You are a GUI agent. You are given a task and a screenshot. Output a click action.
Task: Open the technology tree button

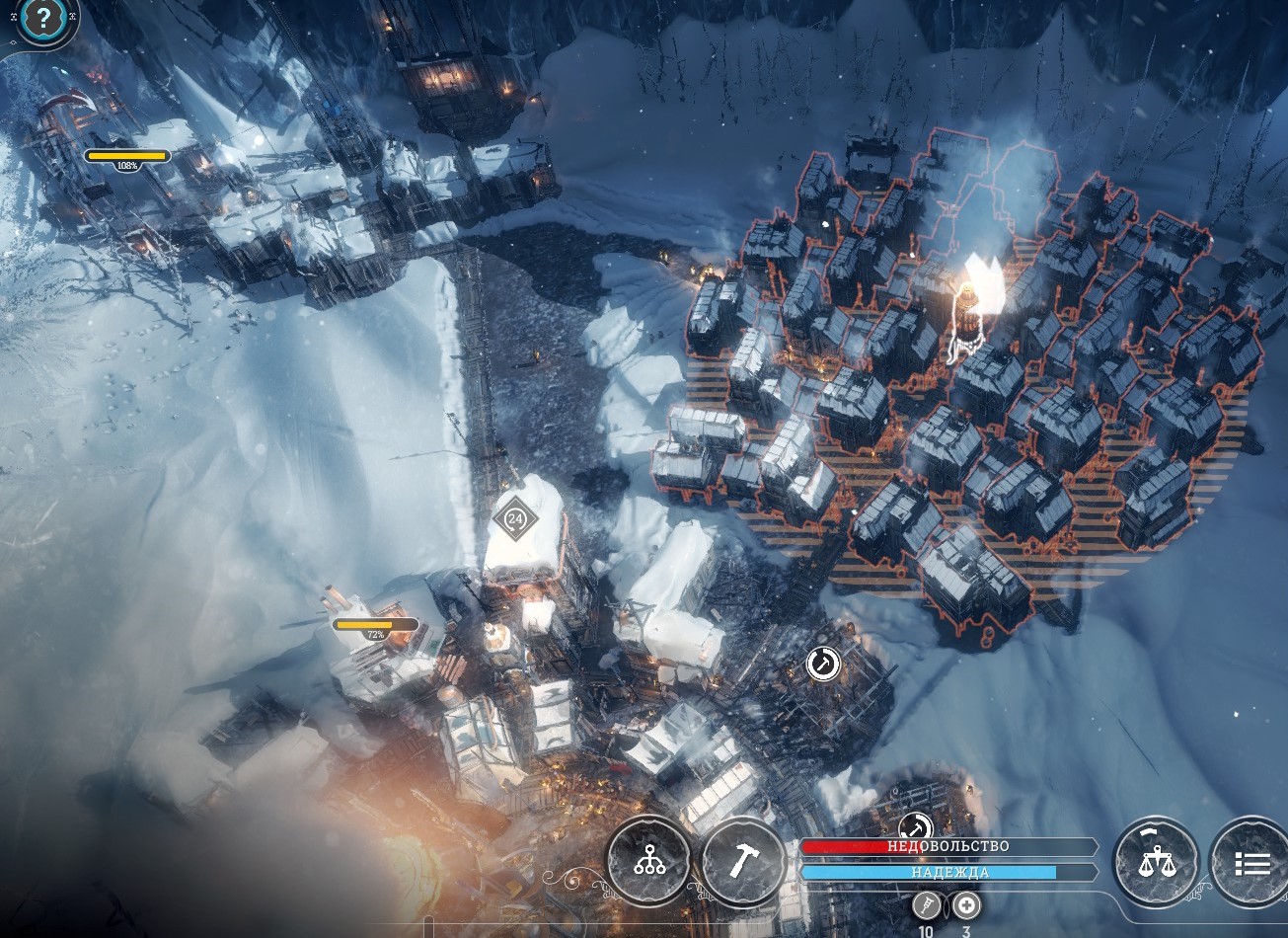coord(648,861)
